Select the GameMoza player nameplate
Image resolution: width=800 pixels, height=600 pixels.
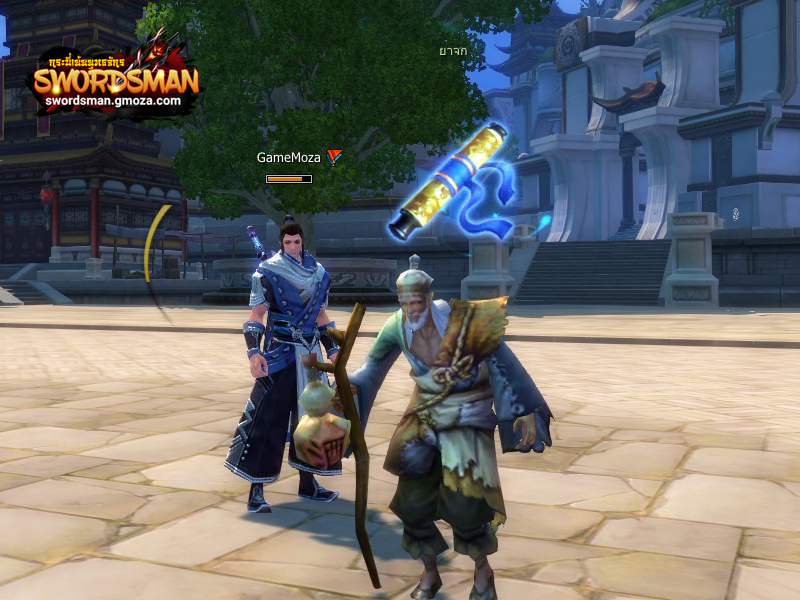click(289, 157)
